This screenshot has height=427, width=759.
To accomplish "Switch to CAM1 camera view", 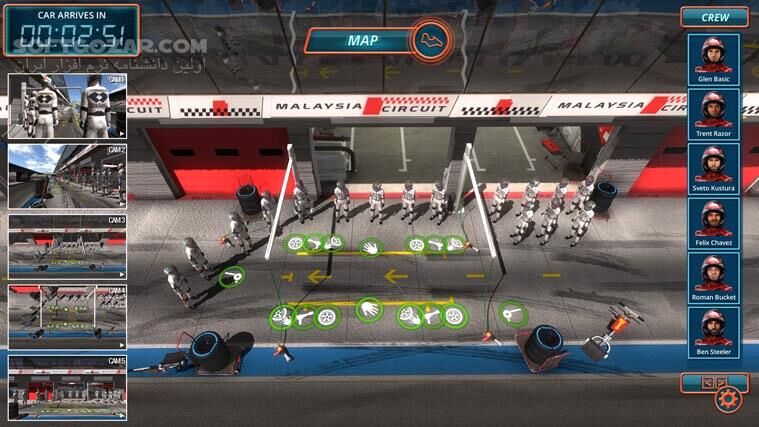I will tap(67, 105).
